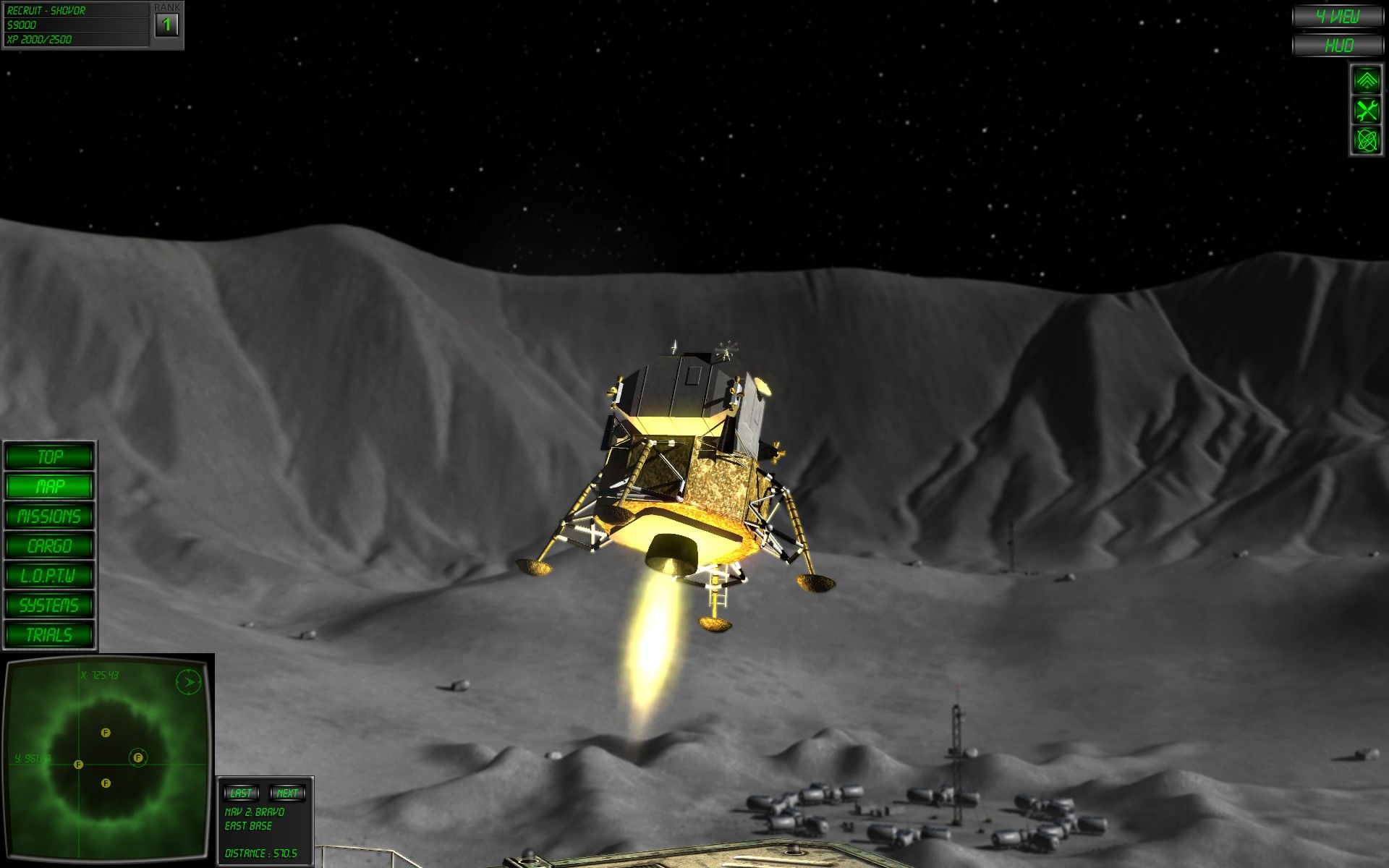
Task: Go to the LAST nav point
Action: tap(241, 793)
